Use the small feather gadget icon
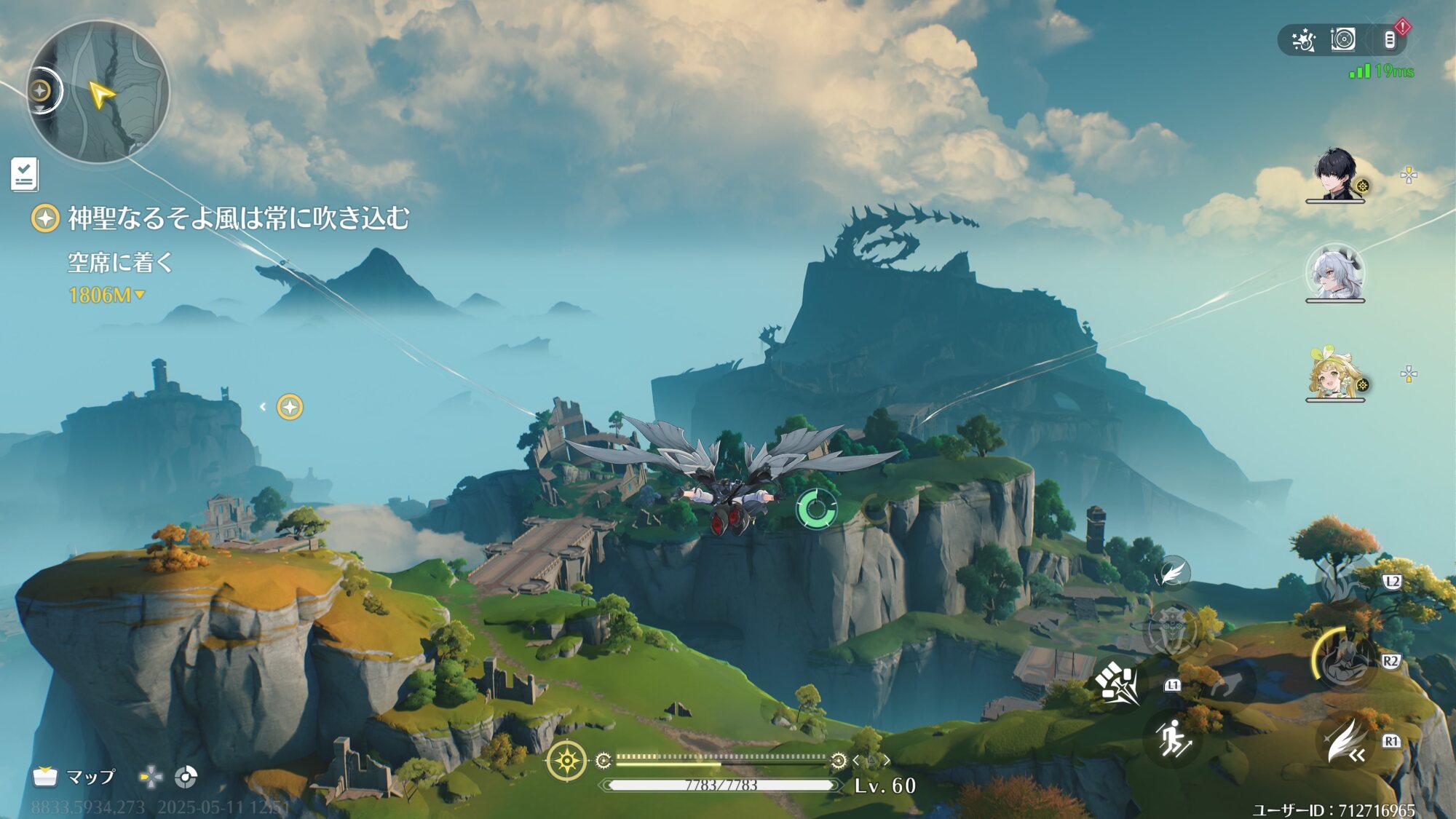1456x819 pixels. point(1172,573)
